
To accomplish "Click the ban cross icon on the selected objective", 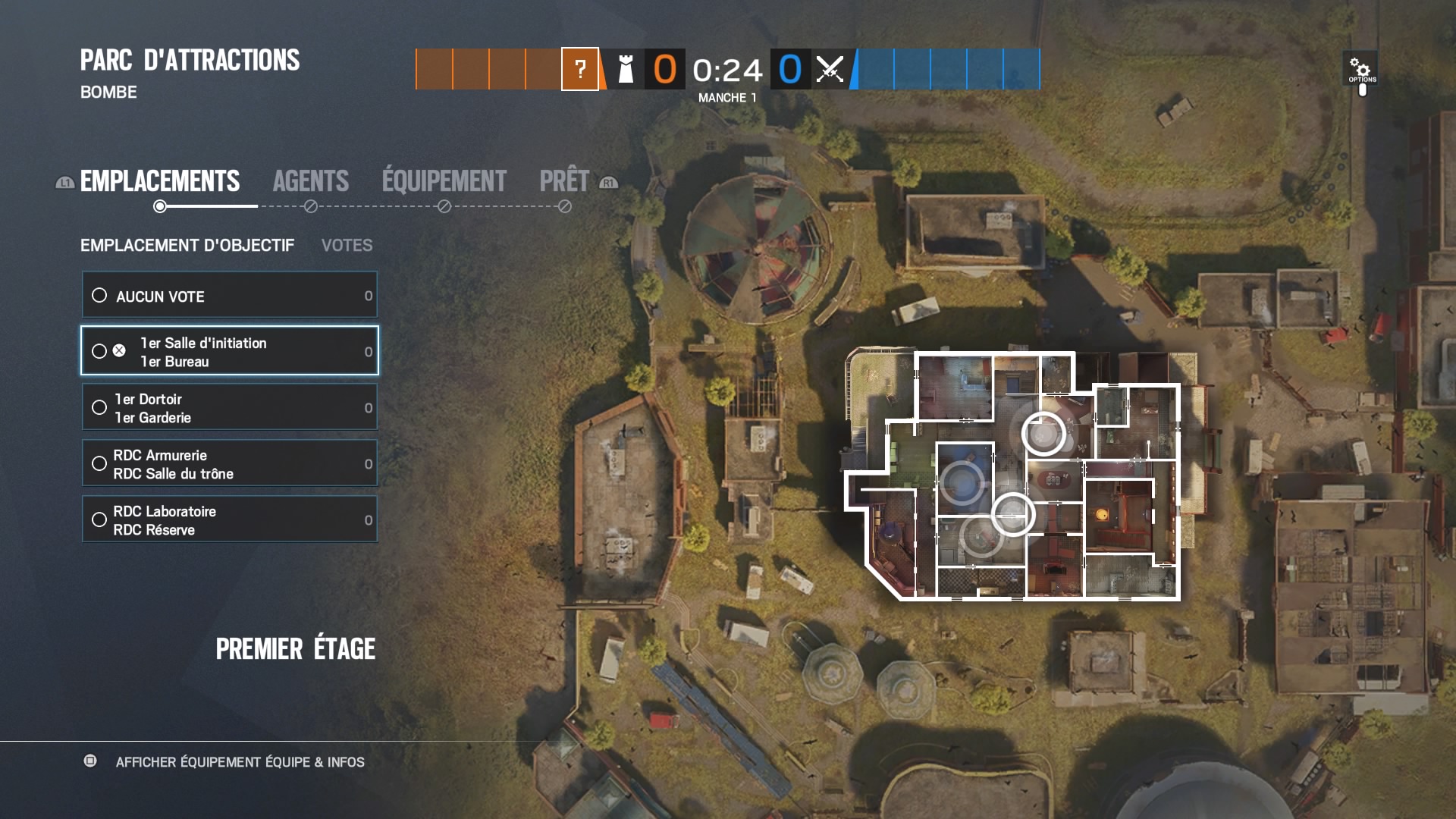I will [118, 350].
